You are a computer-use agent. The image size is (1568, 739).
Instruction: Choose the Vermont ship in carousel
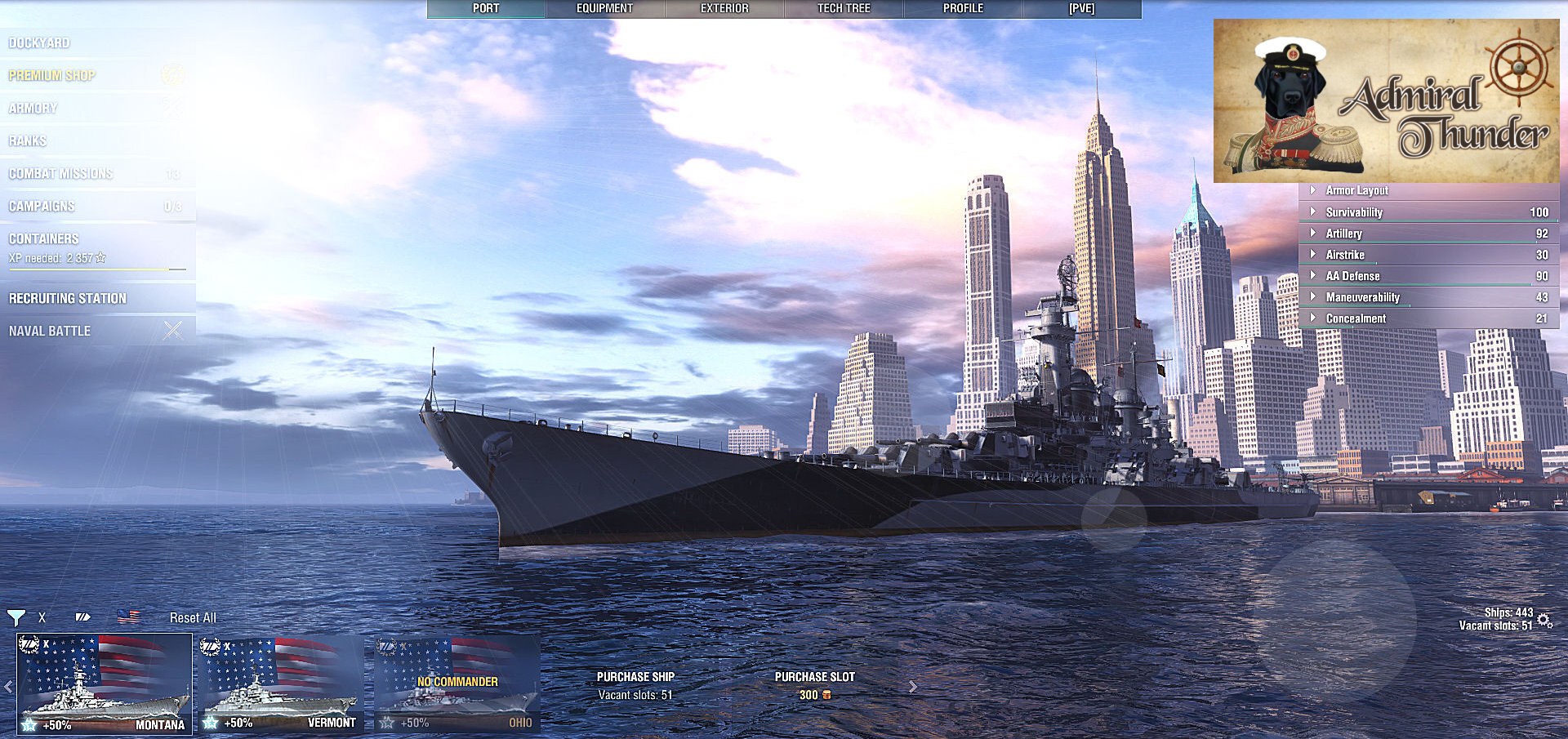tap(280, 684)
